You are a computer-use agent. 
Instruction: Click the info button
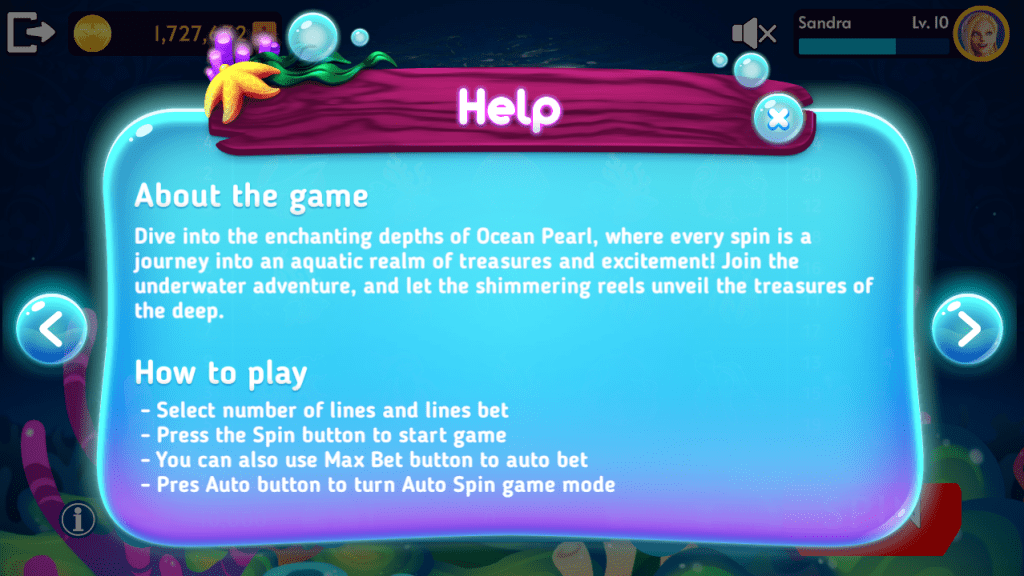78,518
